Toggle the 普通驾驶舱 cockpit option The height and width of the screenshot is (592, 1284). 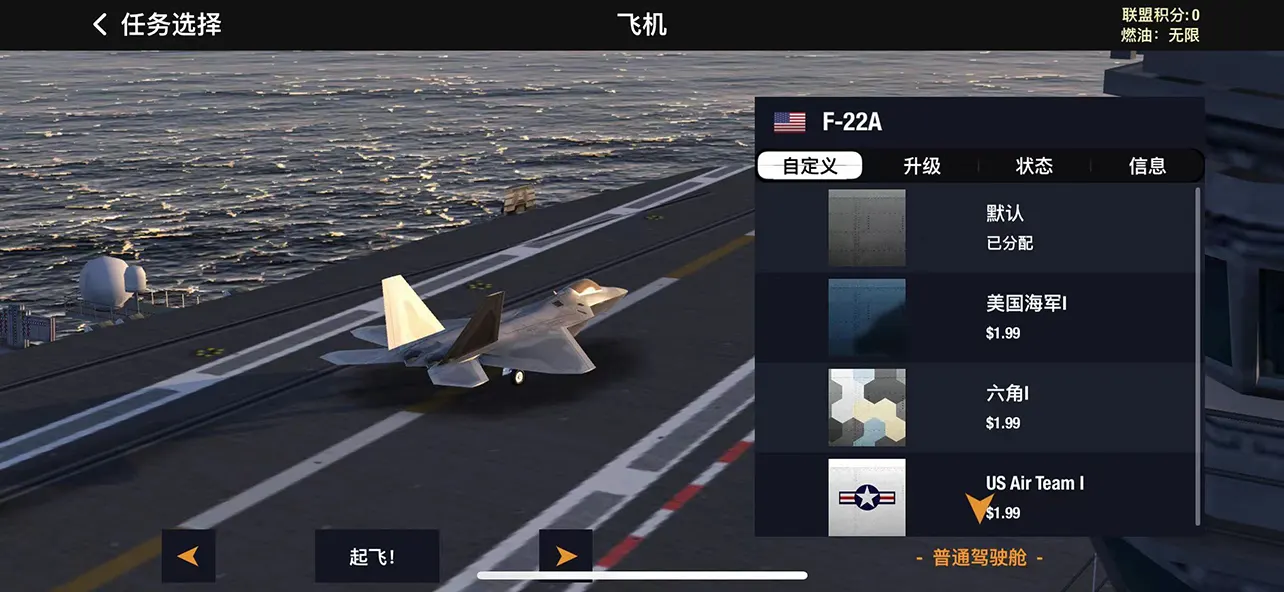(979, 558)
